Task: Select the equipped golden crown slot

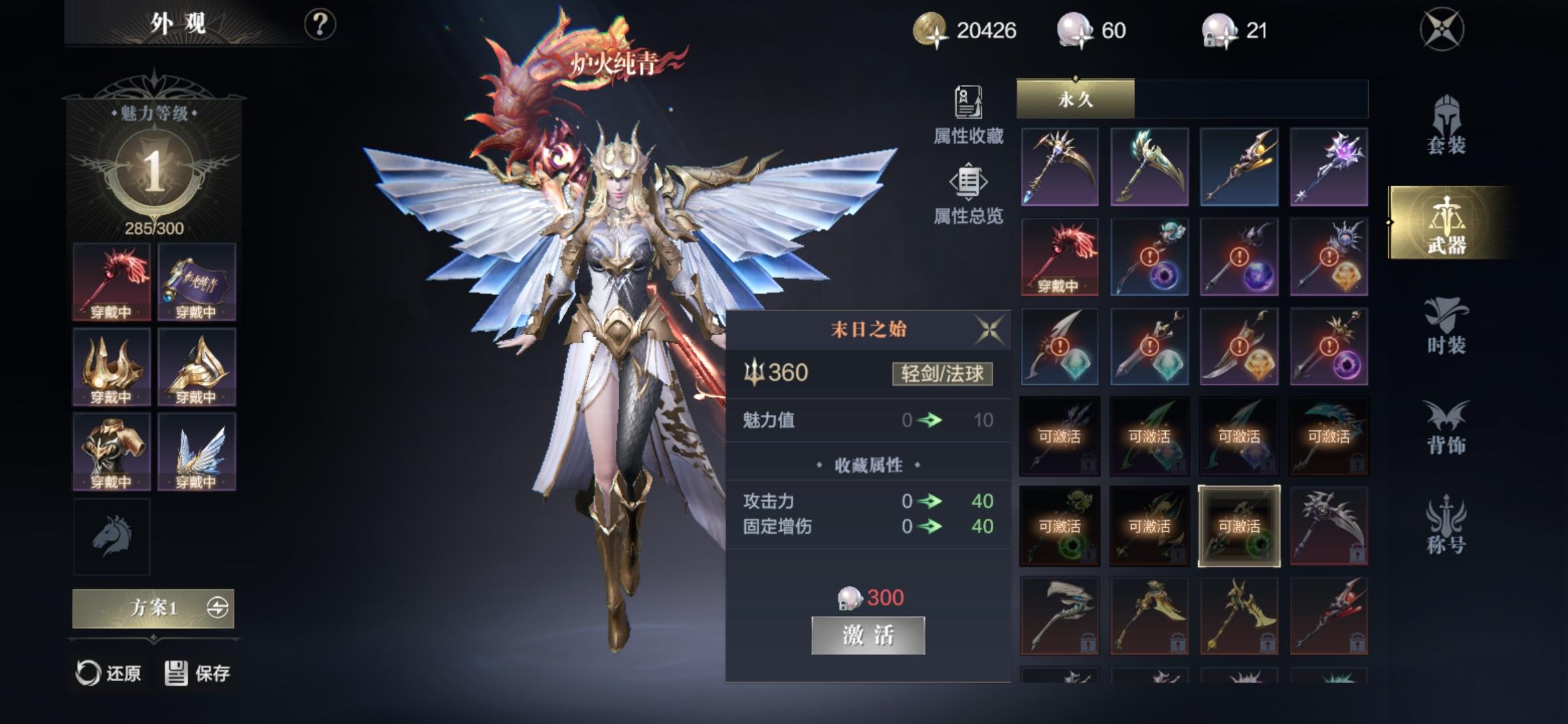Action: pyautogui.click(x=111, y=367)
